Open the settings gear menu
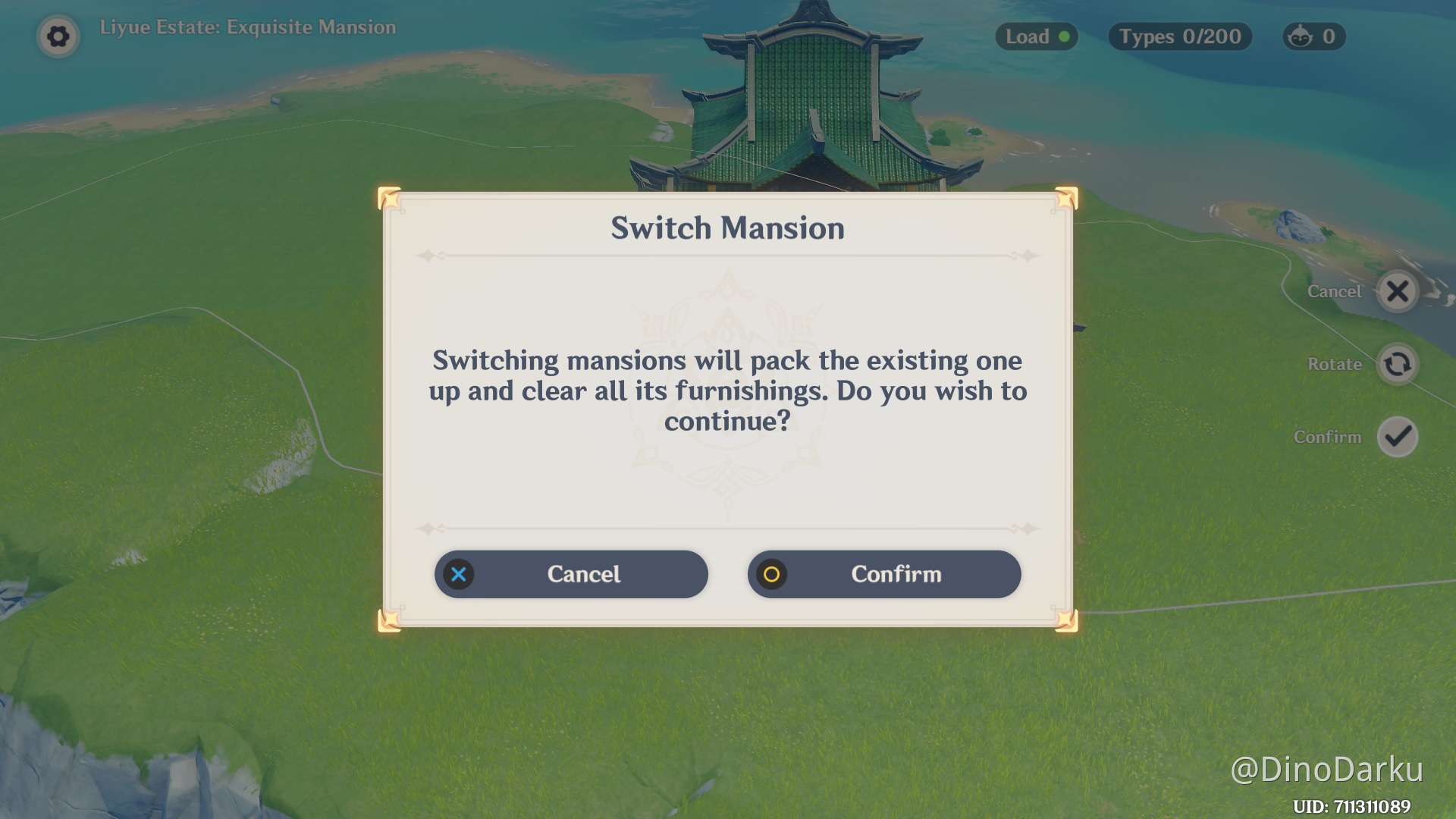The width and height of the screenshot is (1456, 819). coord(58,36)
